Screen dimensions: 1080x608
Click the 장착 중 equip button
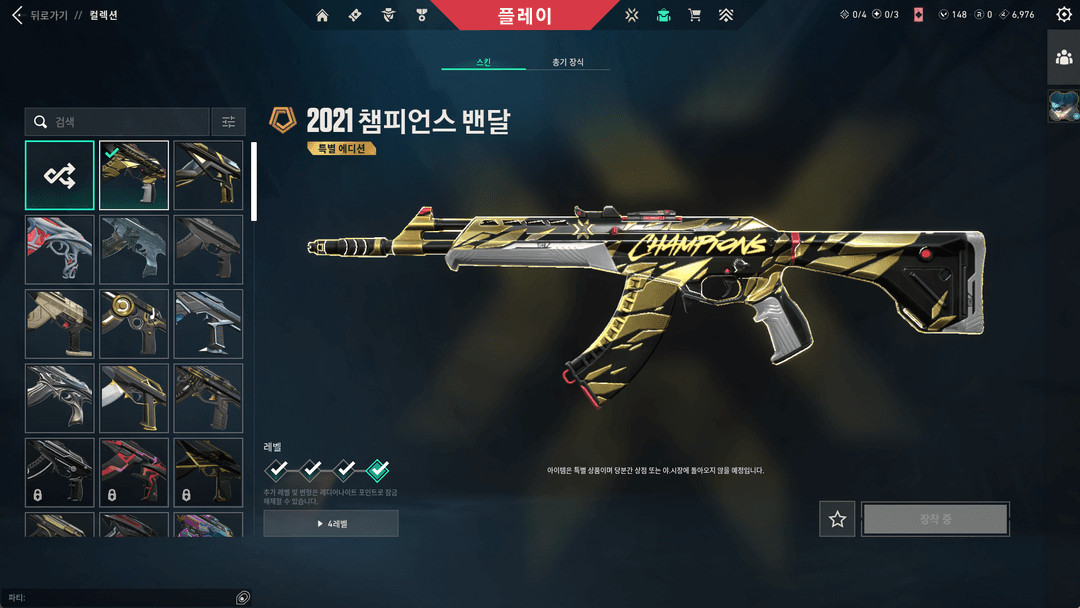(935, 519)
